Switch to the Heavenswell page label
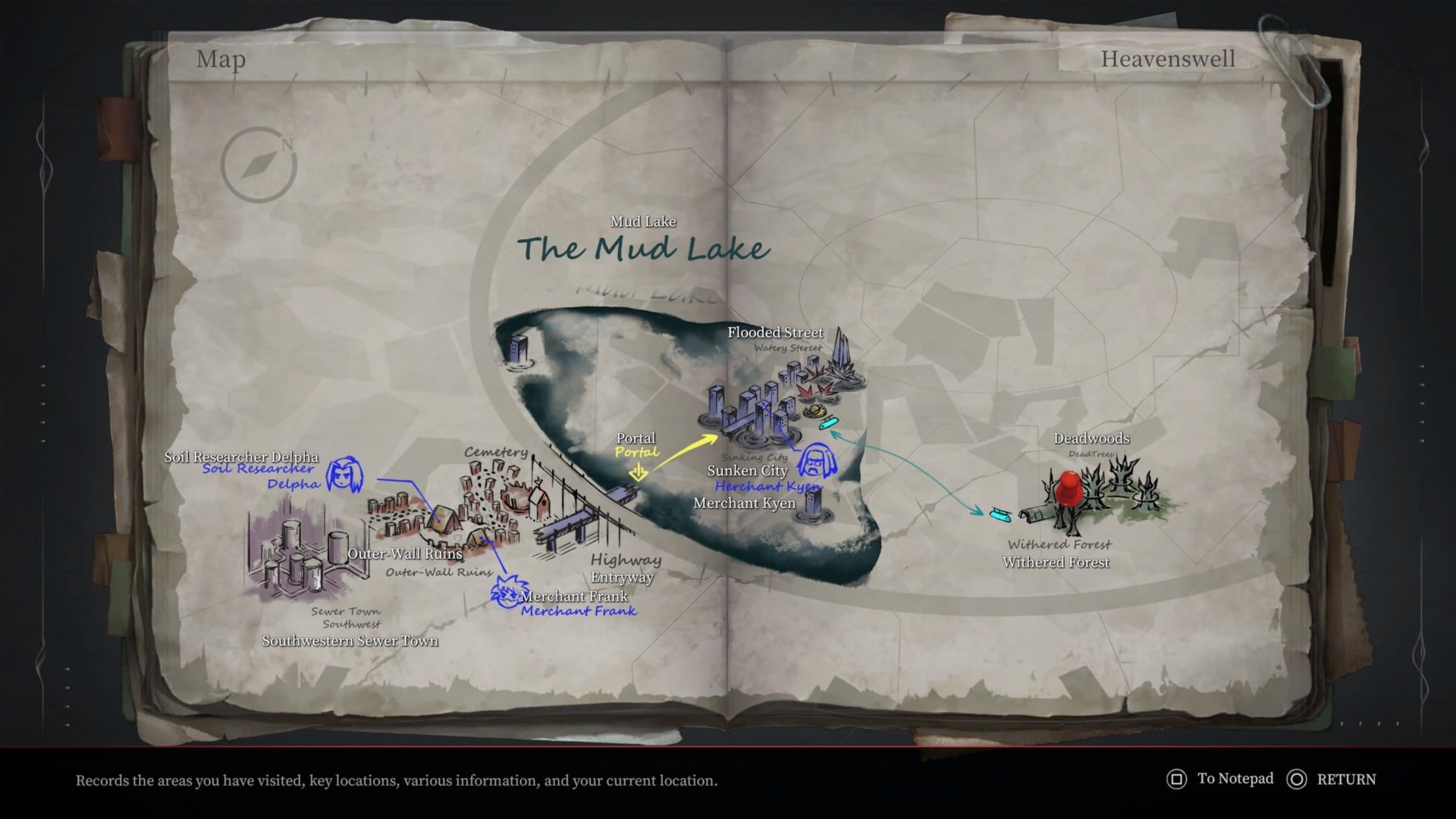The image size is (1456, 819). point(1169,58)
